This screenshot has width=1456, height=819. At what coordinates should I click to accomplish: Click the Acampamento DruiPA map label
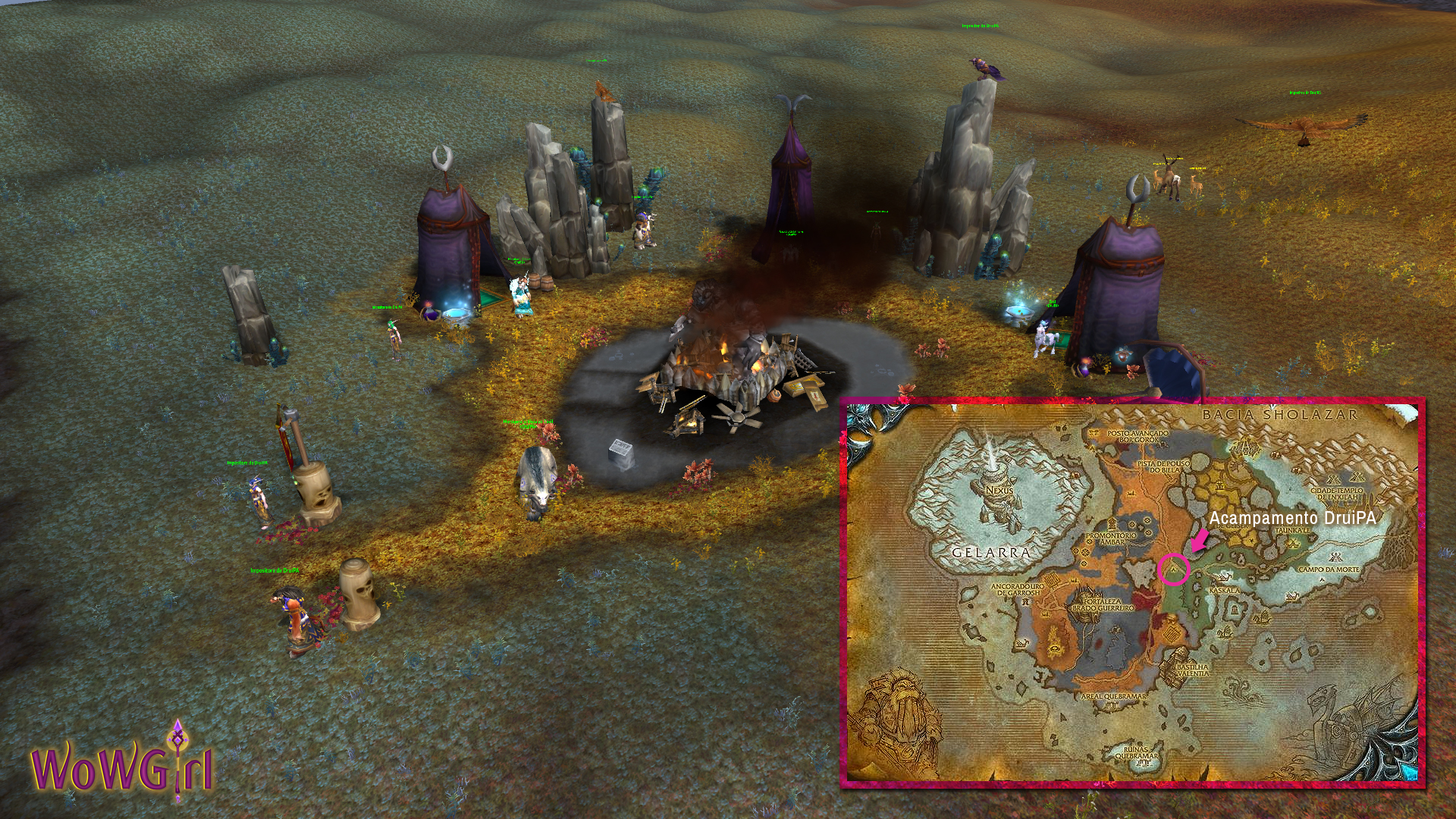point(1292,518)
